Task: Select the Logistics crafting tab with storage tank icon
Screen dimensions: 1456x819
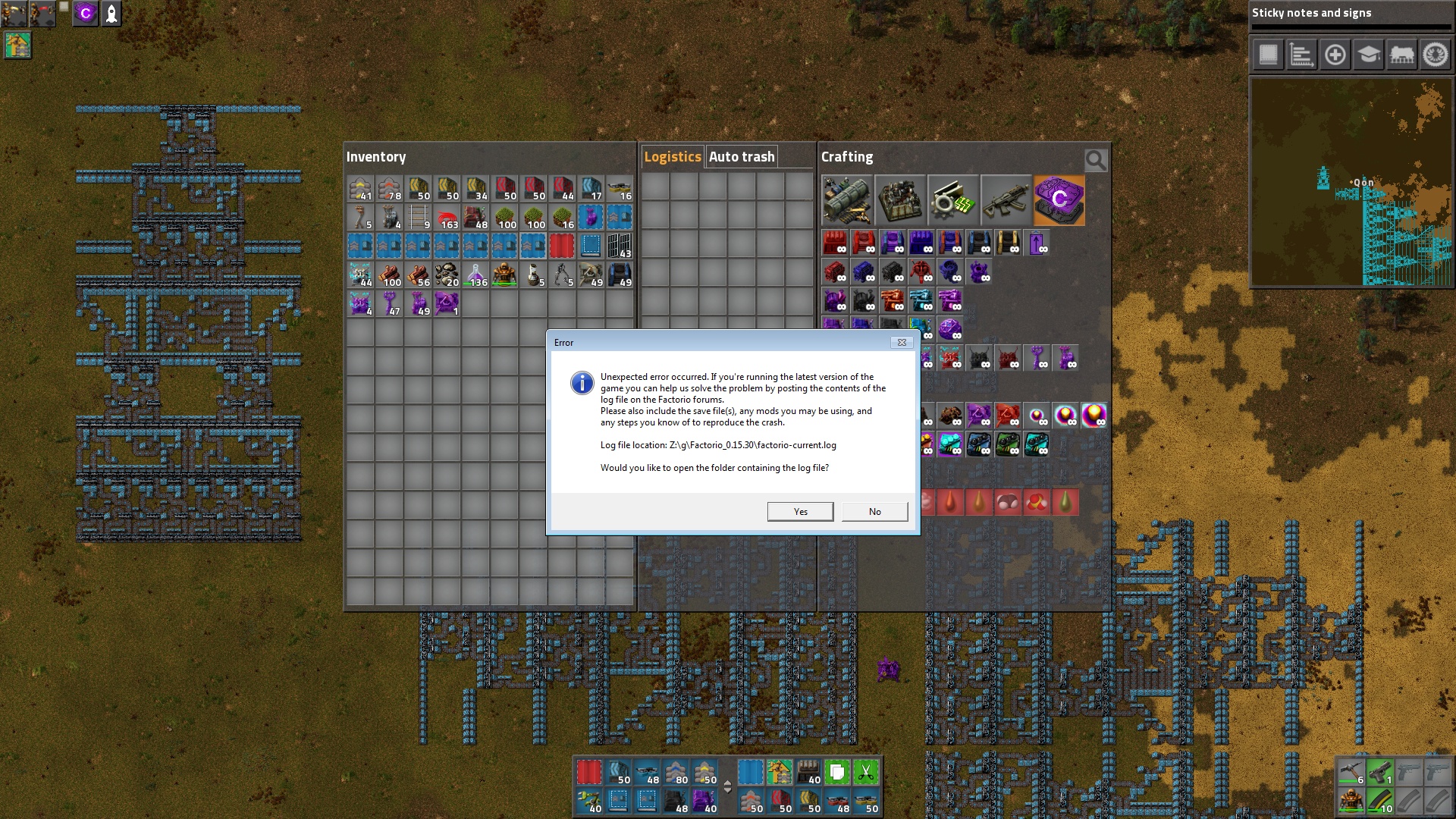Action: (848, 200)
